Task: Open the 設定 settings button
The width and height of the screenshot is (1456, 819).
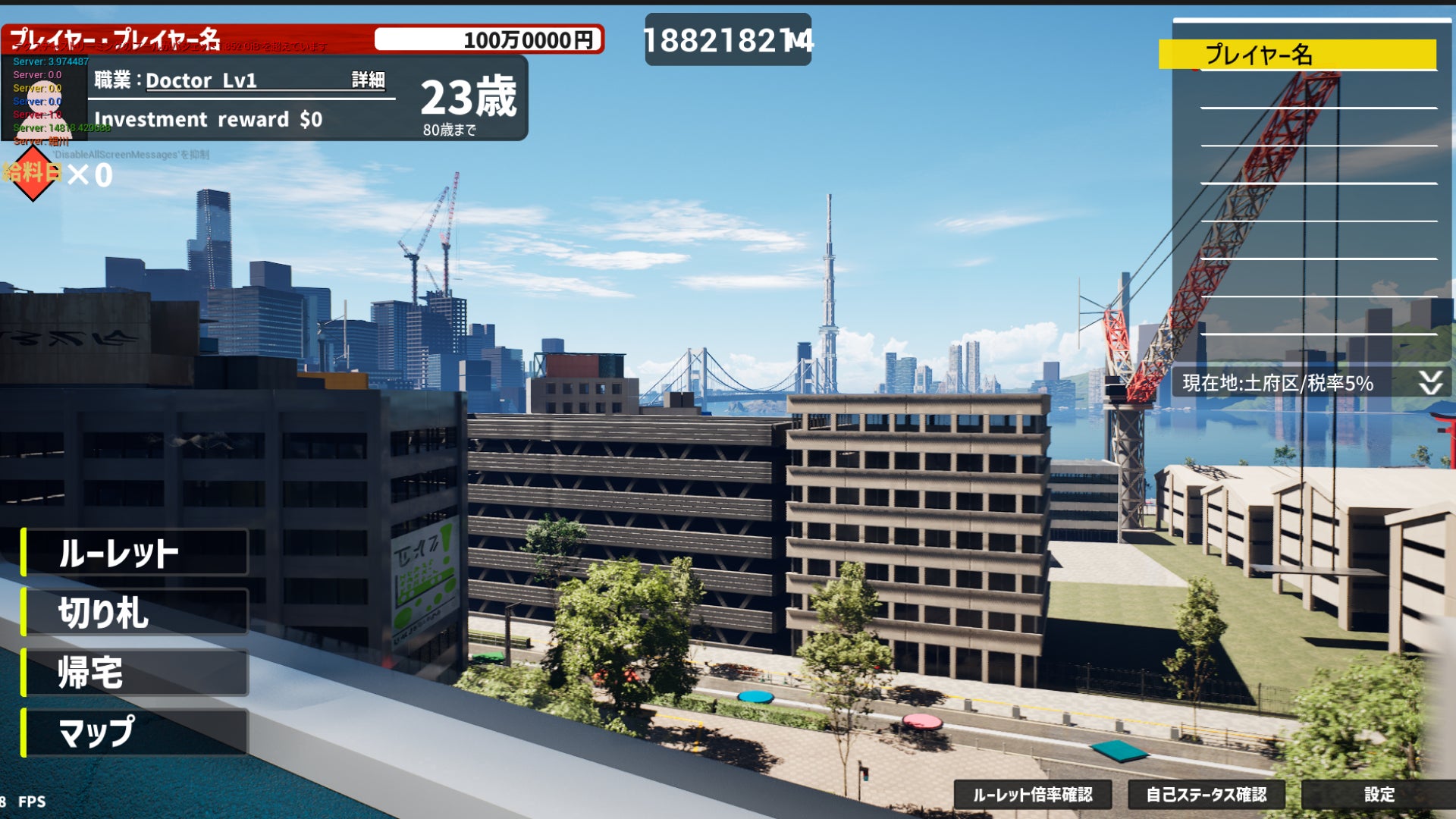Action: (x=1379, y=795)
